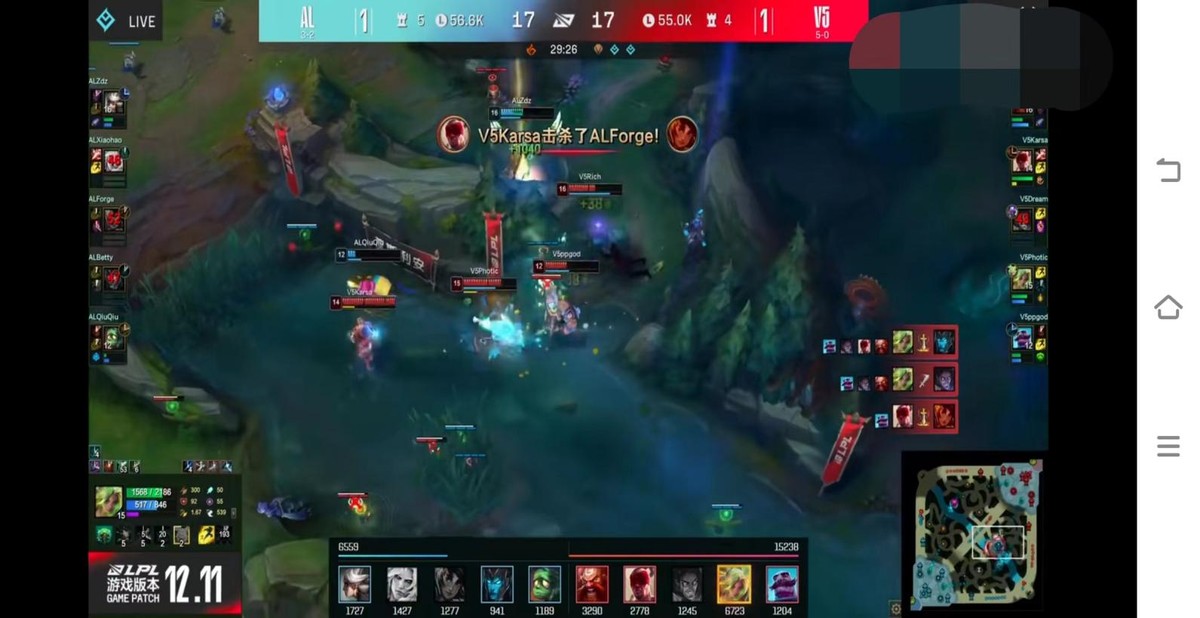Select the Amumu damage portrait showing 1189
This screenshot has width=1200, height=618.
[544, 584]
